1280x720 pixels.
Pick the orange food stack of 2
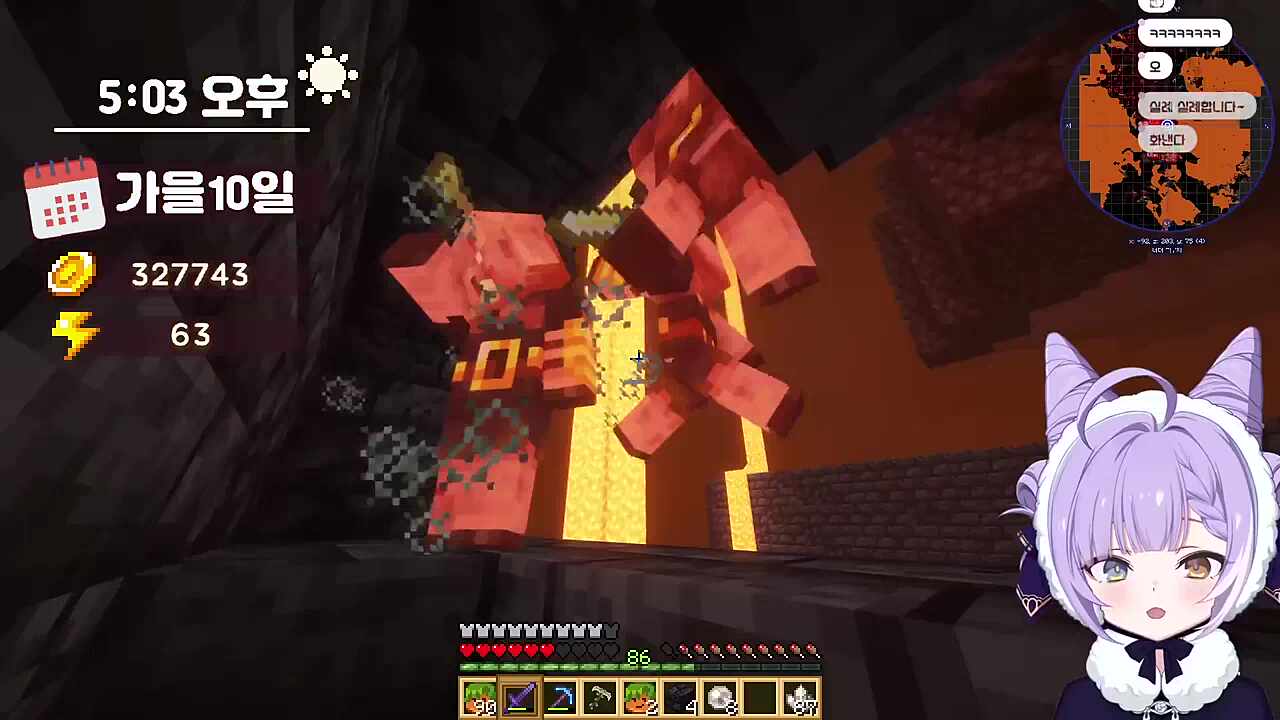[640, 697]
